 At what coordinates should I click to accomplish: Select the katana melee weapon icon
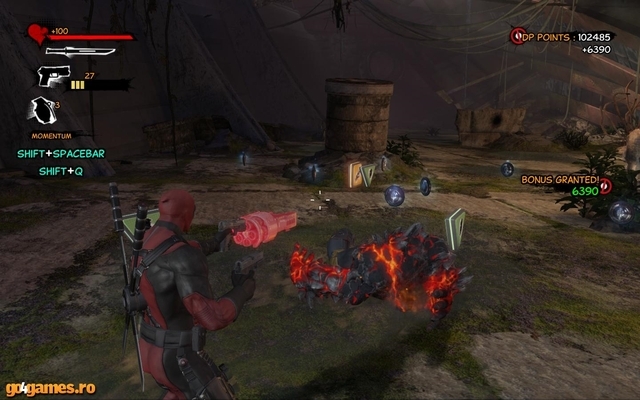[80, 51]
